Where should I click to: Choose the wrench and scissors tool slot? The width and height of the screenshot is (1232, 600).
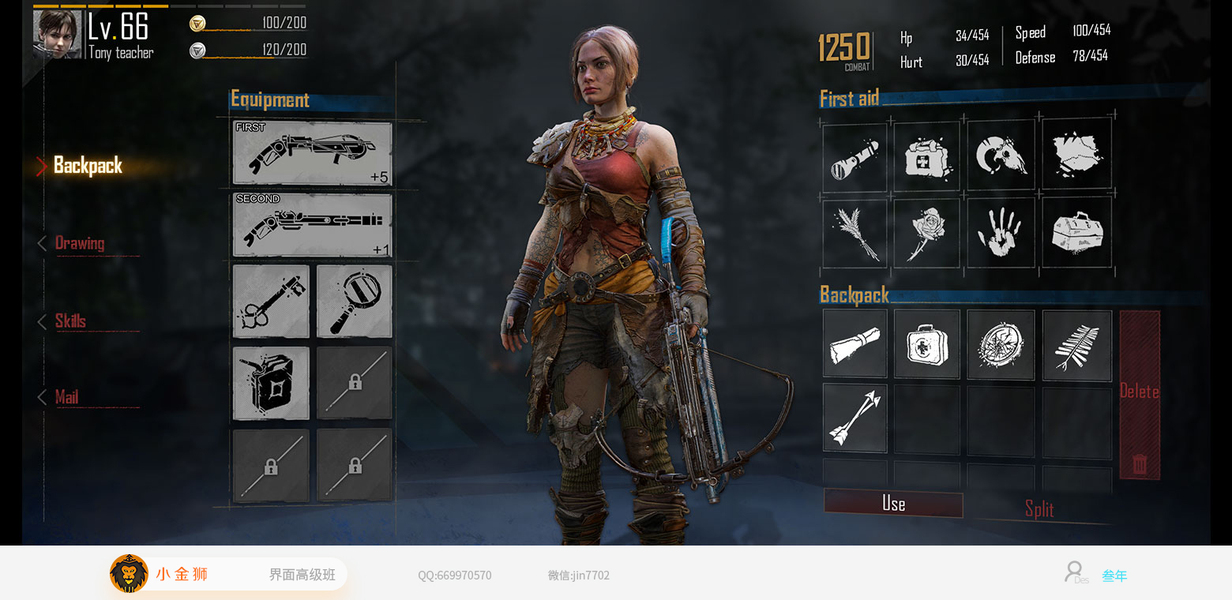271,302
